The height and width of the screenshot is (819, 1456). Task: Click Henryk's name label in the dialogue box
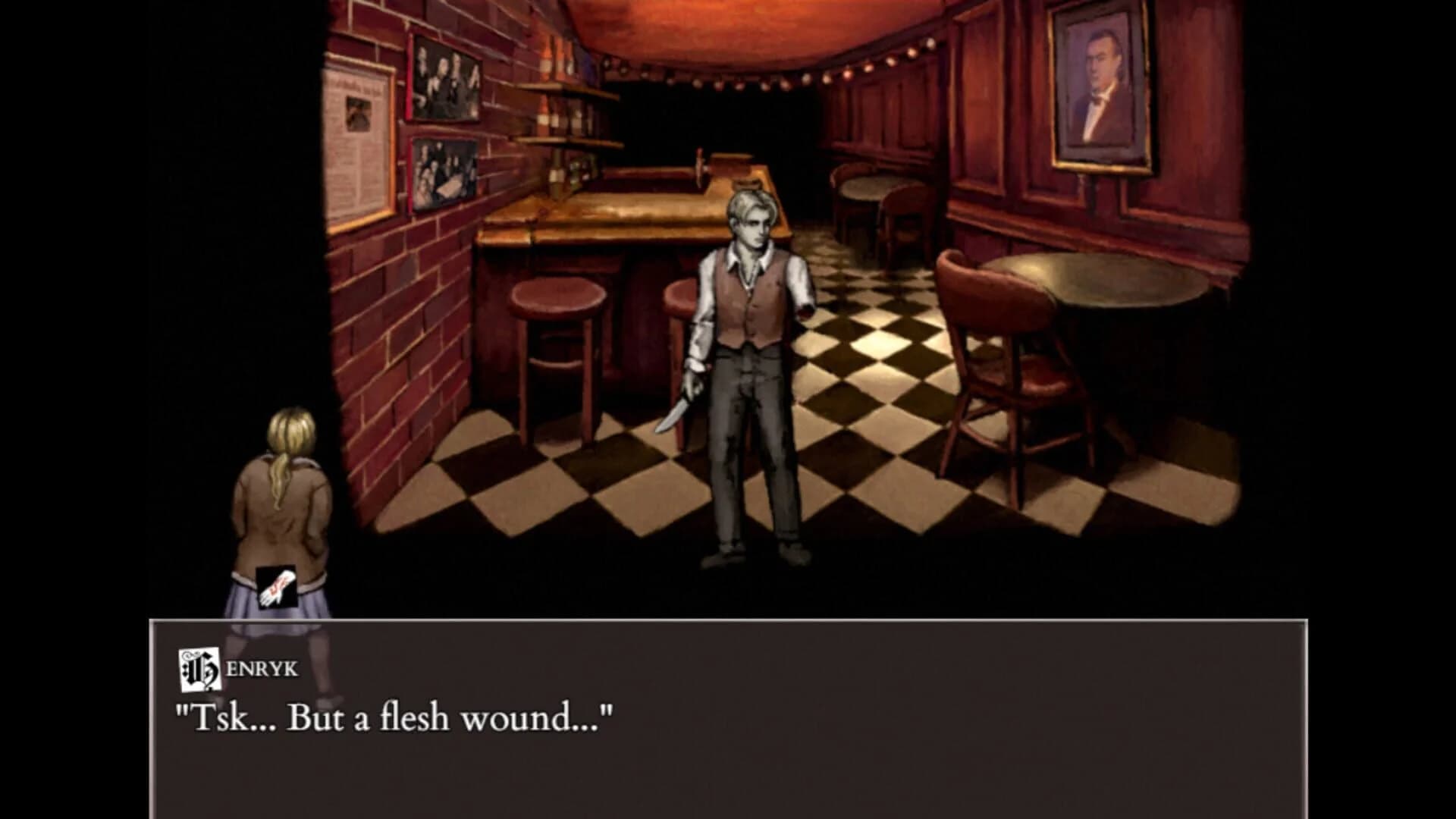tap(250, 667)
